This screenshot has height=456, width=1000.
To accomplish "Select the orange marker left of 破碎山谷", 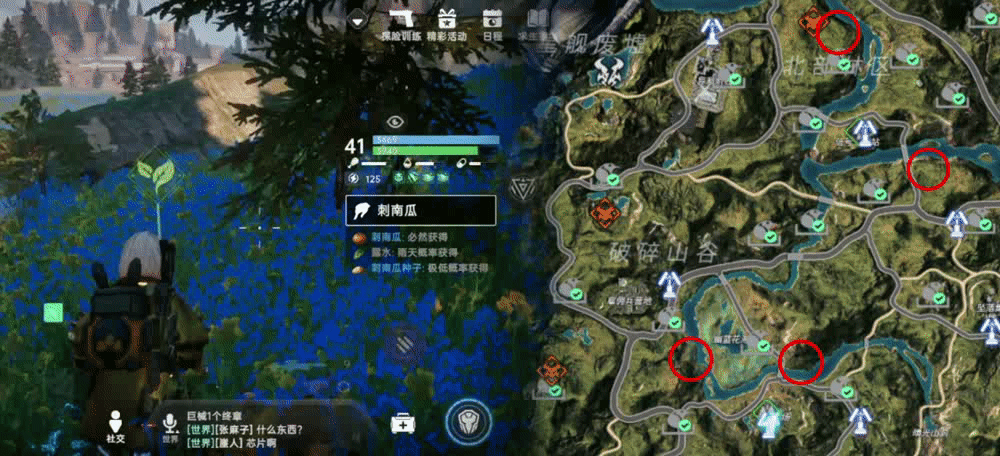I will [x=603, y=212].
